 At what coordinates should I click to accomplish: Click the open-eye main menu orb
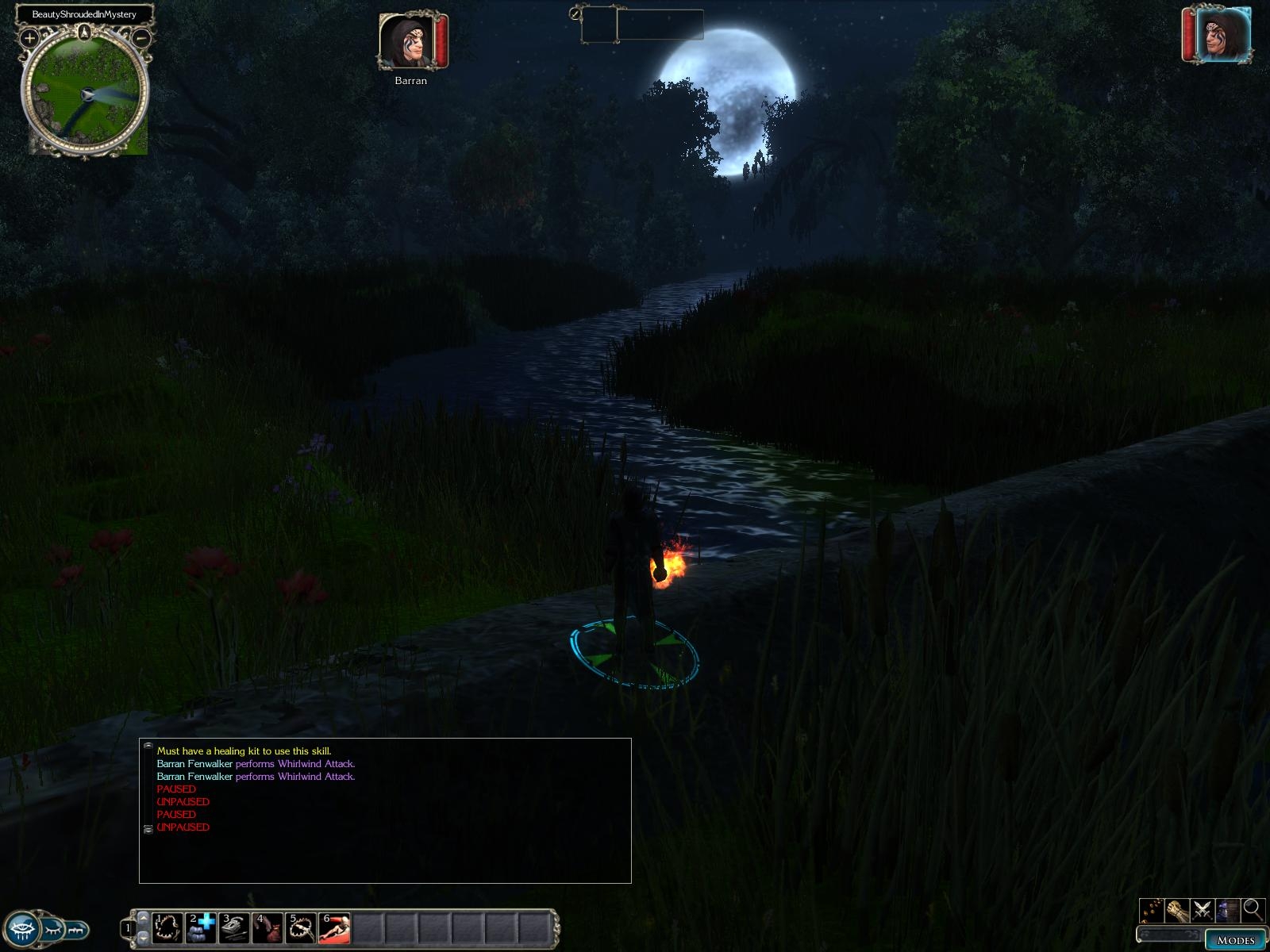23,927
